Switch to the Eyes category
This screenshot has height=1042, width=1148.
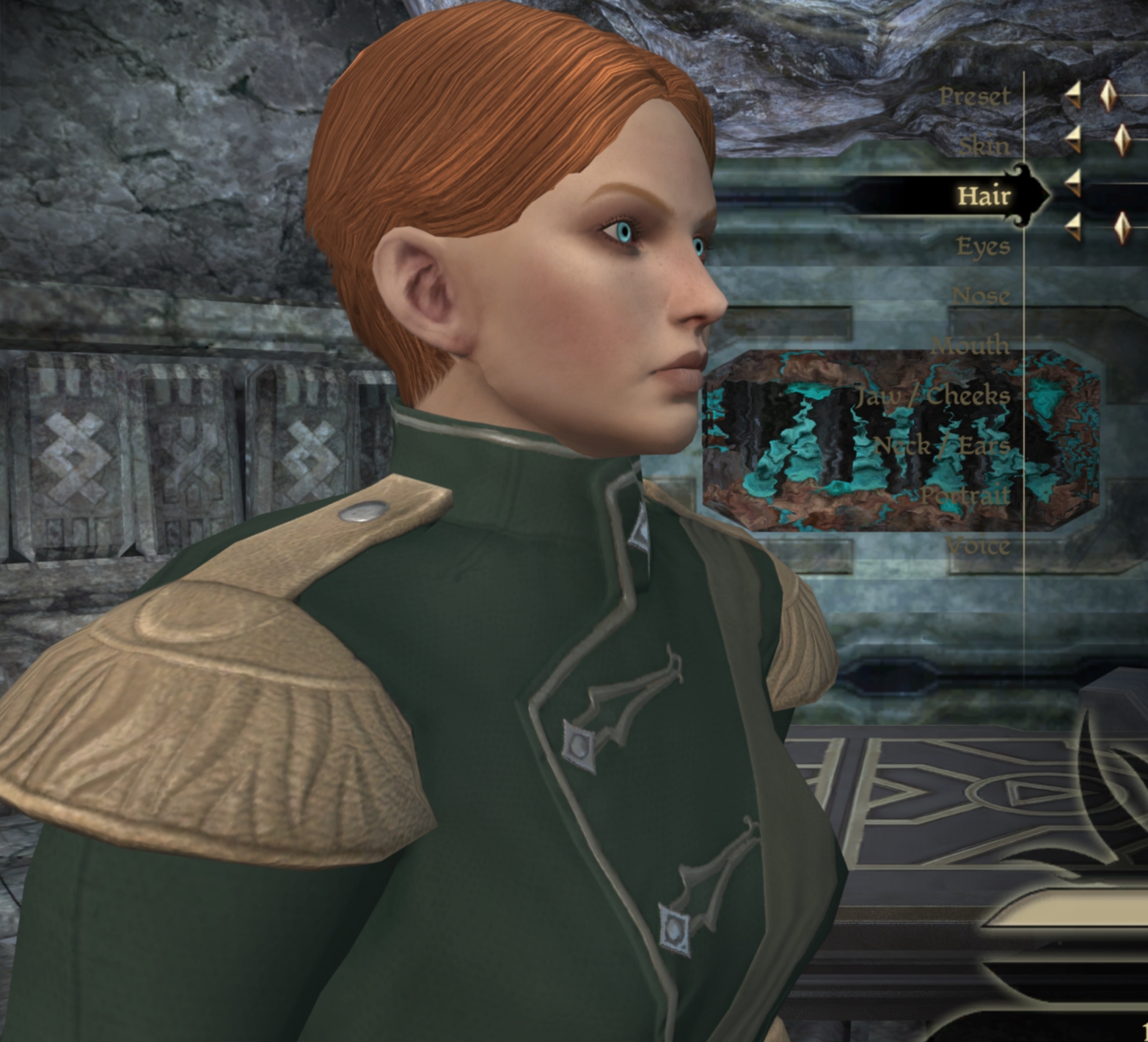[x=983, y=246]
